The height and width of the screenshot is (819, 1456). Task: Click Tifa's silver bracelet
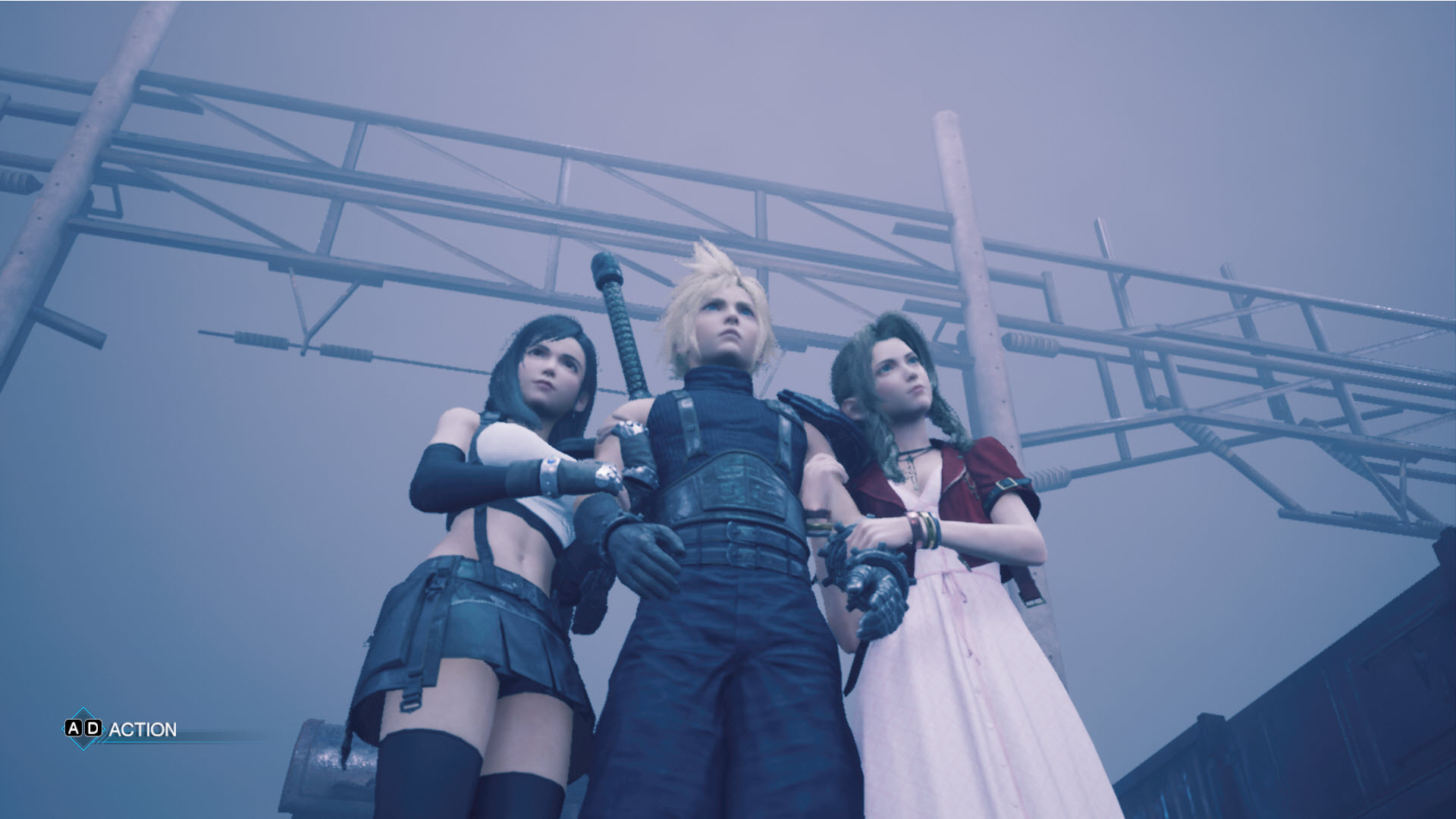pyautogui.click(x=550, y=474)
